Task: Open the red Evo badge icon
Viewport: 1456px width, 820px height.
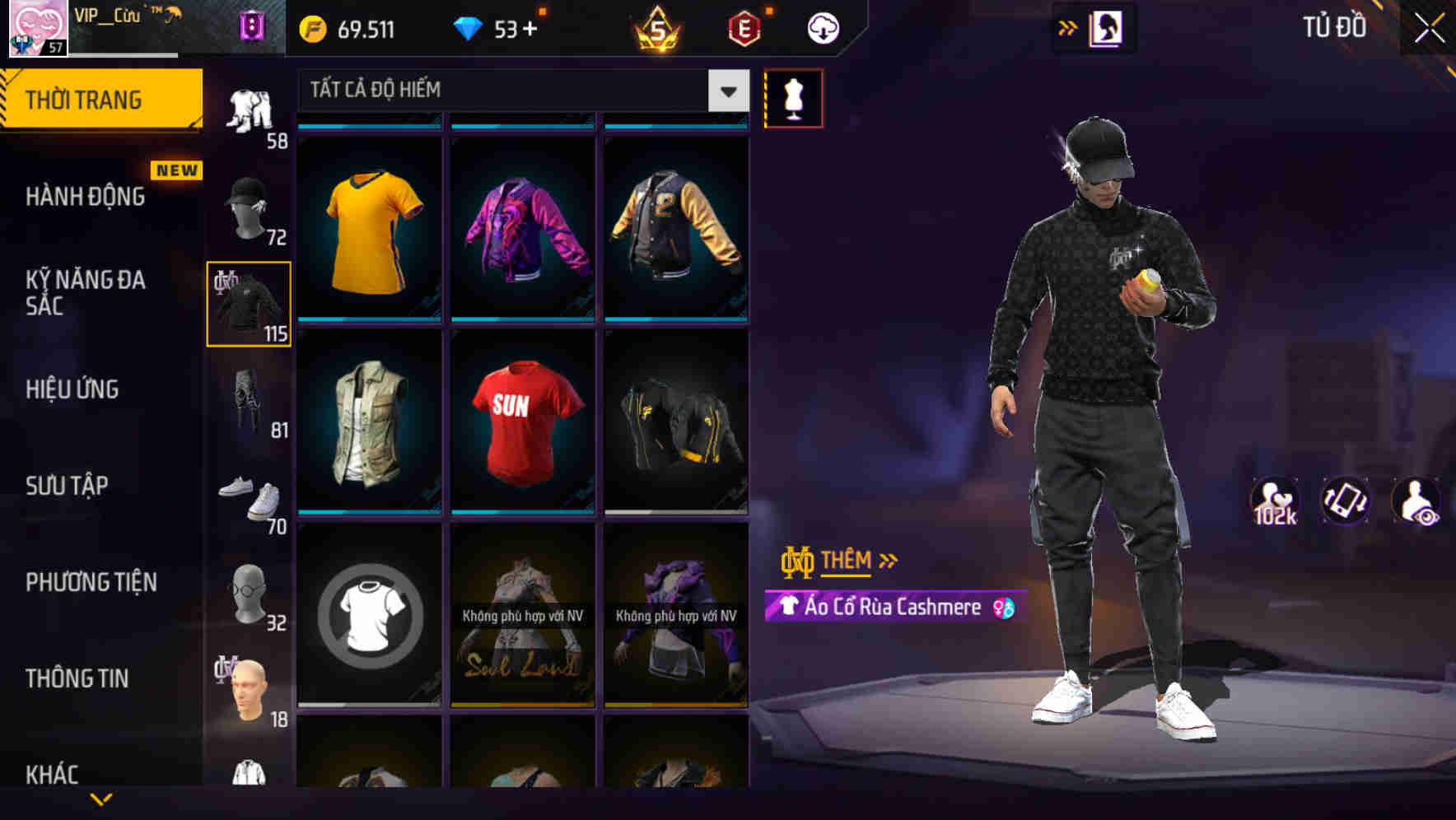Action: pyautogui.click(x=740, y=27)
